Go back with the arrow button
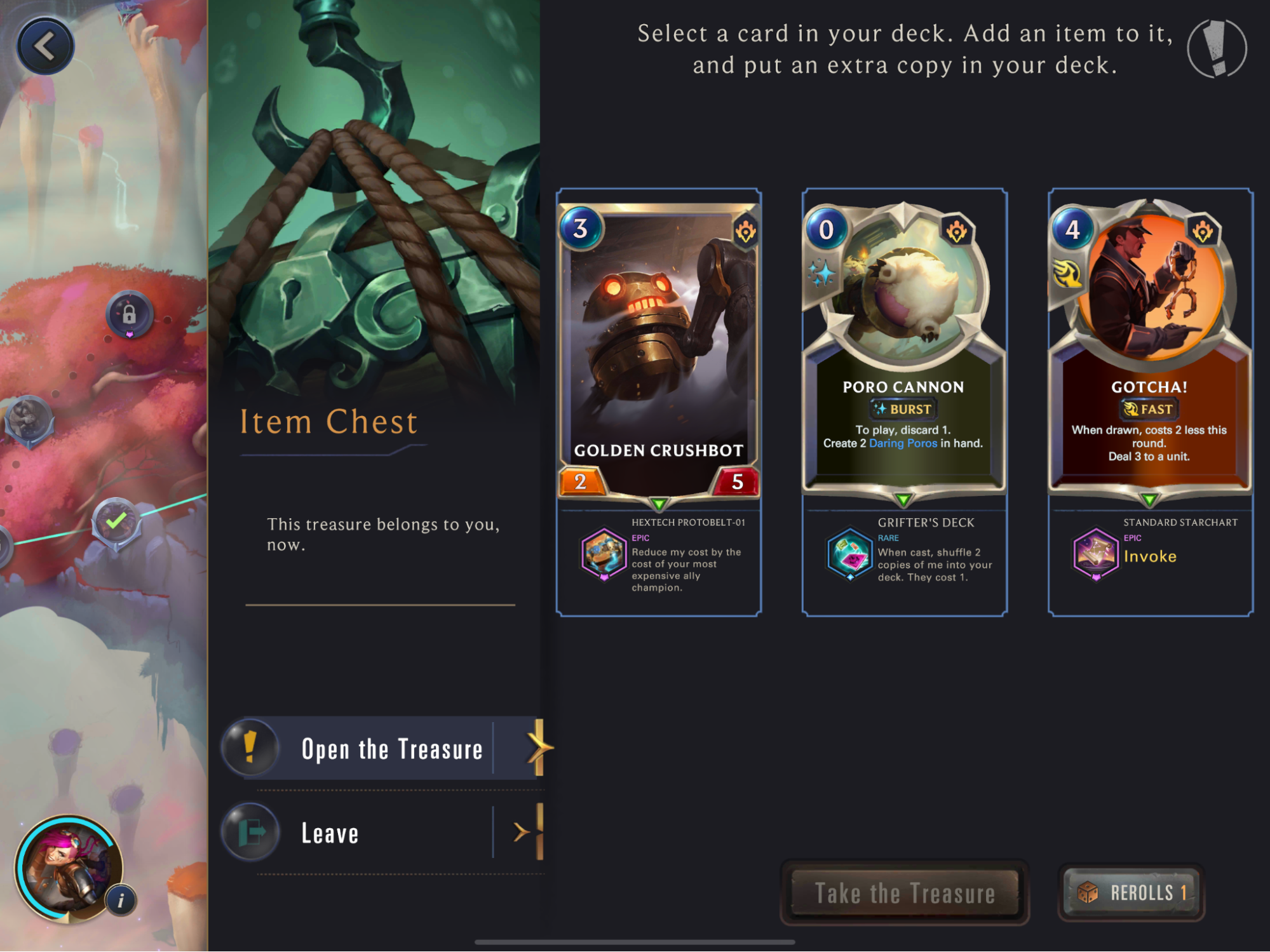This screenshot has height=952, width=1270. tap(45, 46)
